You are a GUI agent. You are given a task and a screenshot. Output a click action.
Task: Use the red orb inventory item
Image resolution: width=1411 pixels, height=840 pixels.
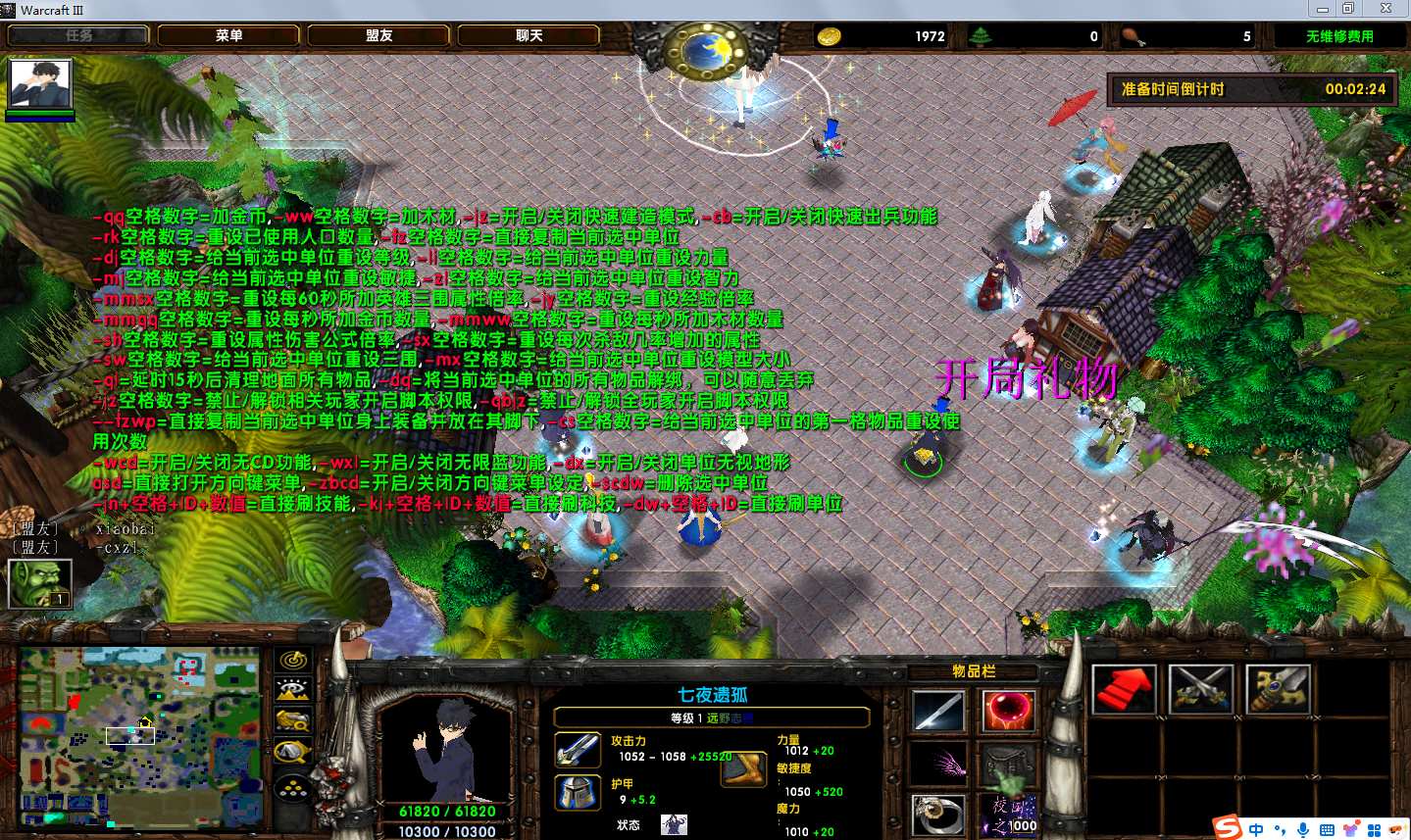point(1008,711)
